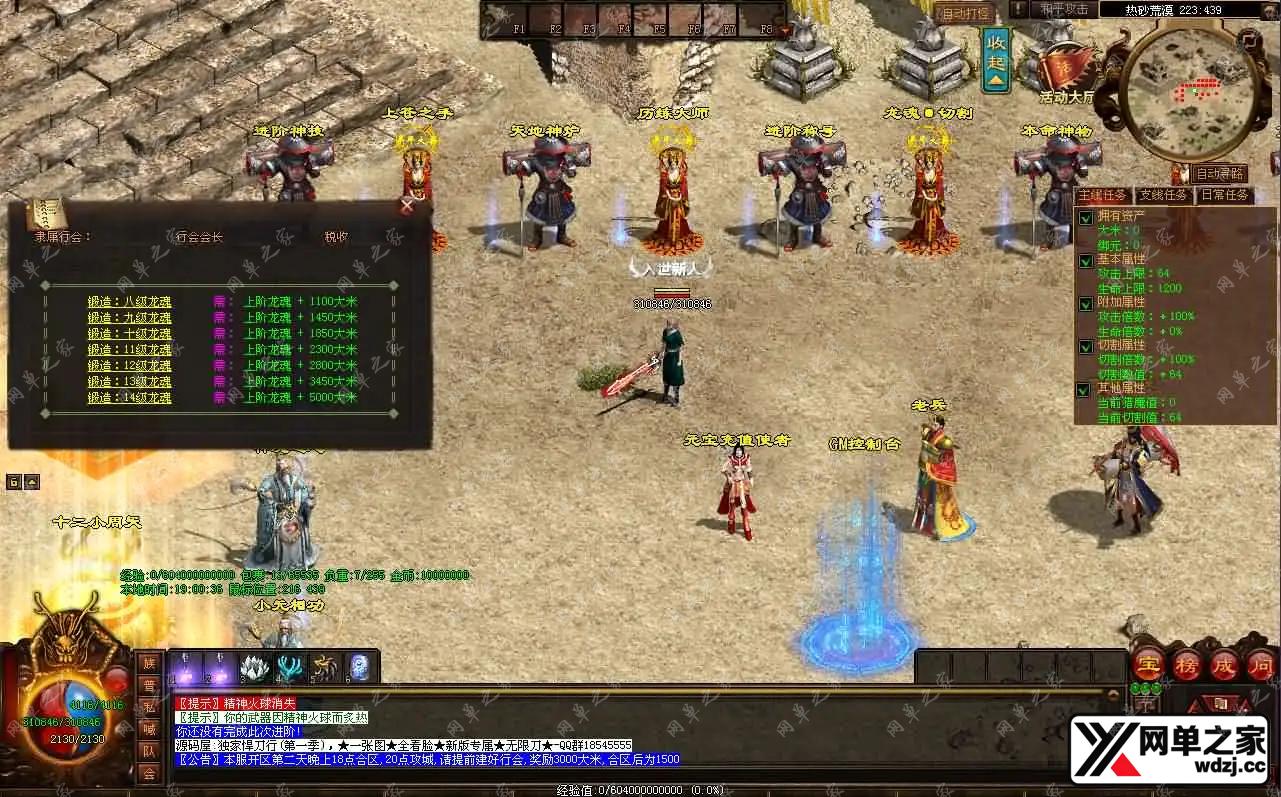Screen dimensions: 1281x797
Task: Choose the 锻造：八级龙魂 forging option
Action: coord(129,301)
